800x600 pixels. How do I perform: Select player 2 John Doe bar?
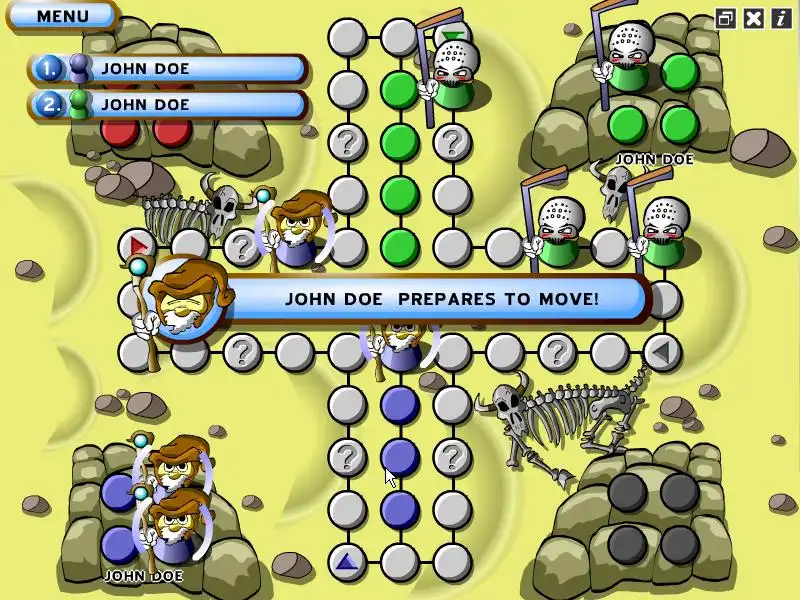168,104
